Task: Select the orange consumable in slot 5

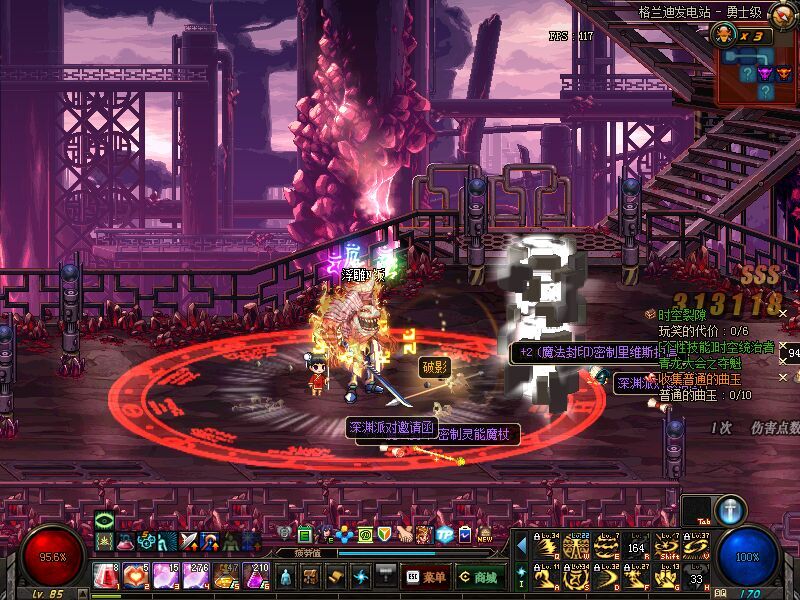Action: 226,576
